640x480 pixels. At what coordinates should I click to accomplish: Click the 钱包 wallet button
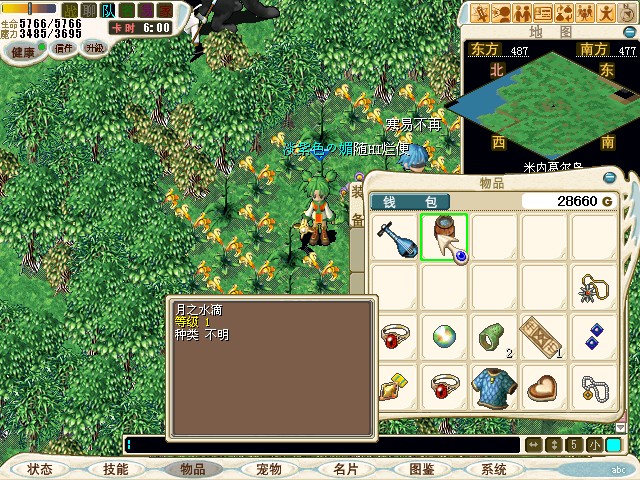tap(410, 202)
